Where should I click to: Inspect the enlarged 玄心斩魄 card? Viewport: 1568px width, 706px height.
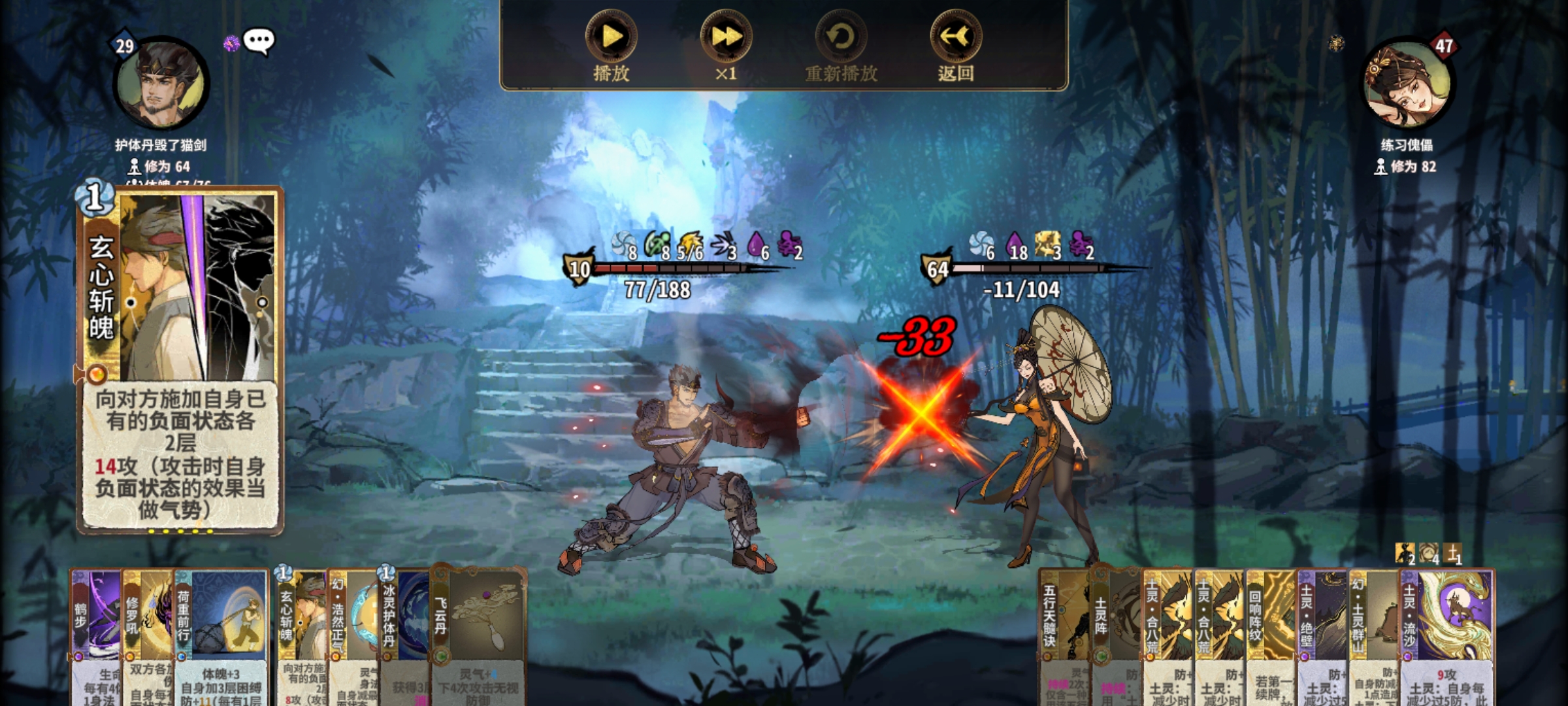click(180, 360)
